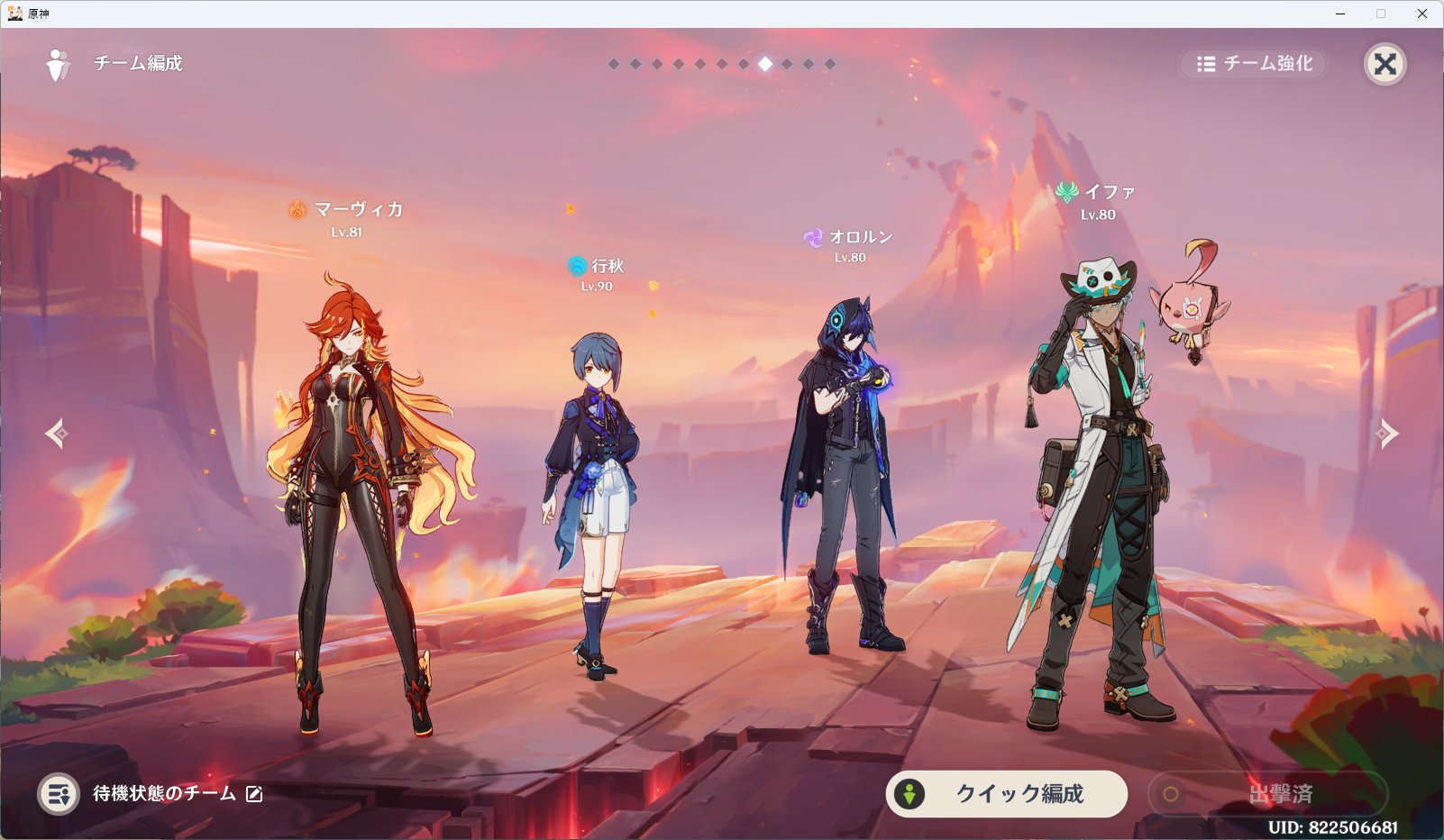Select the last page dot indicator
This screenshot has width=1444, height=840.
[x=828, y=64]
